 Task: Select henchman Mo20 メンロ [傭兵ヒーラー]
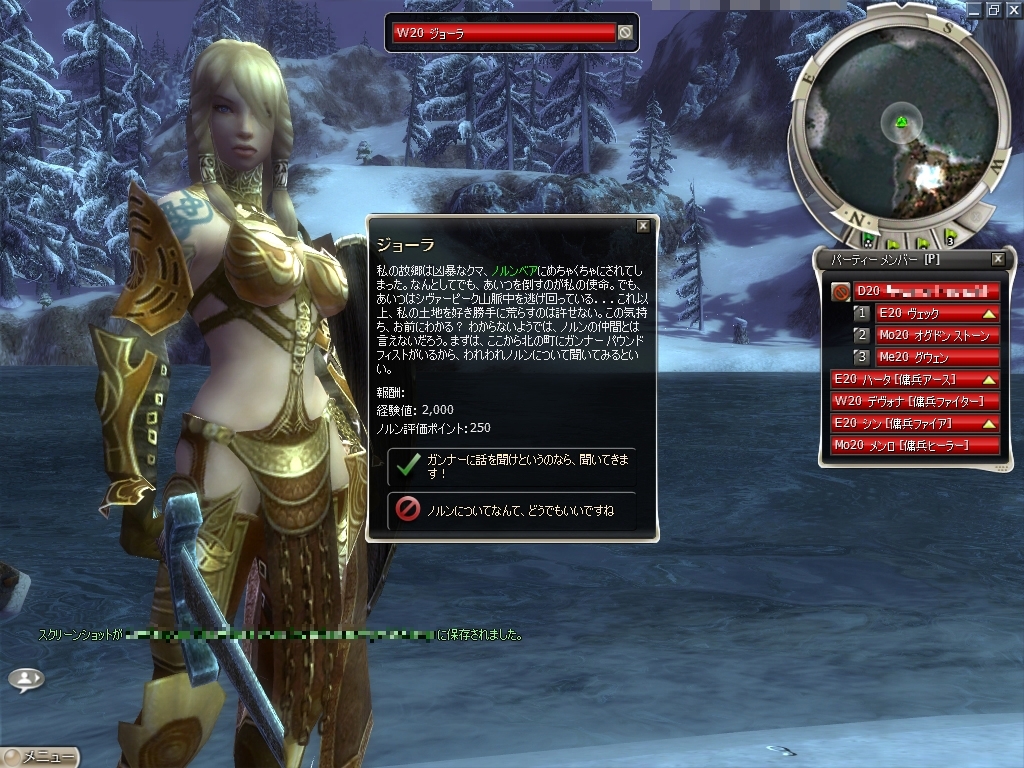(915, 445)
